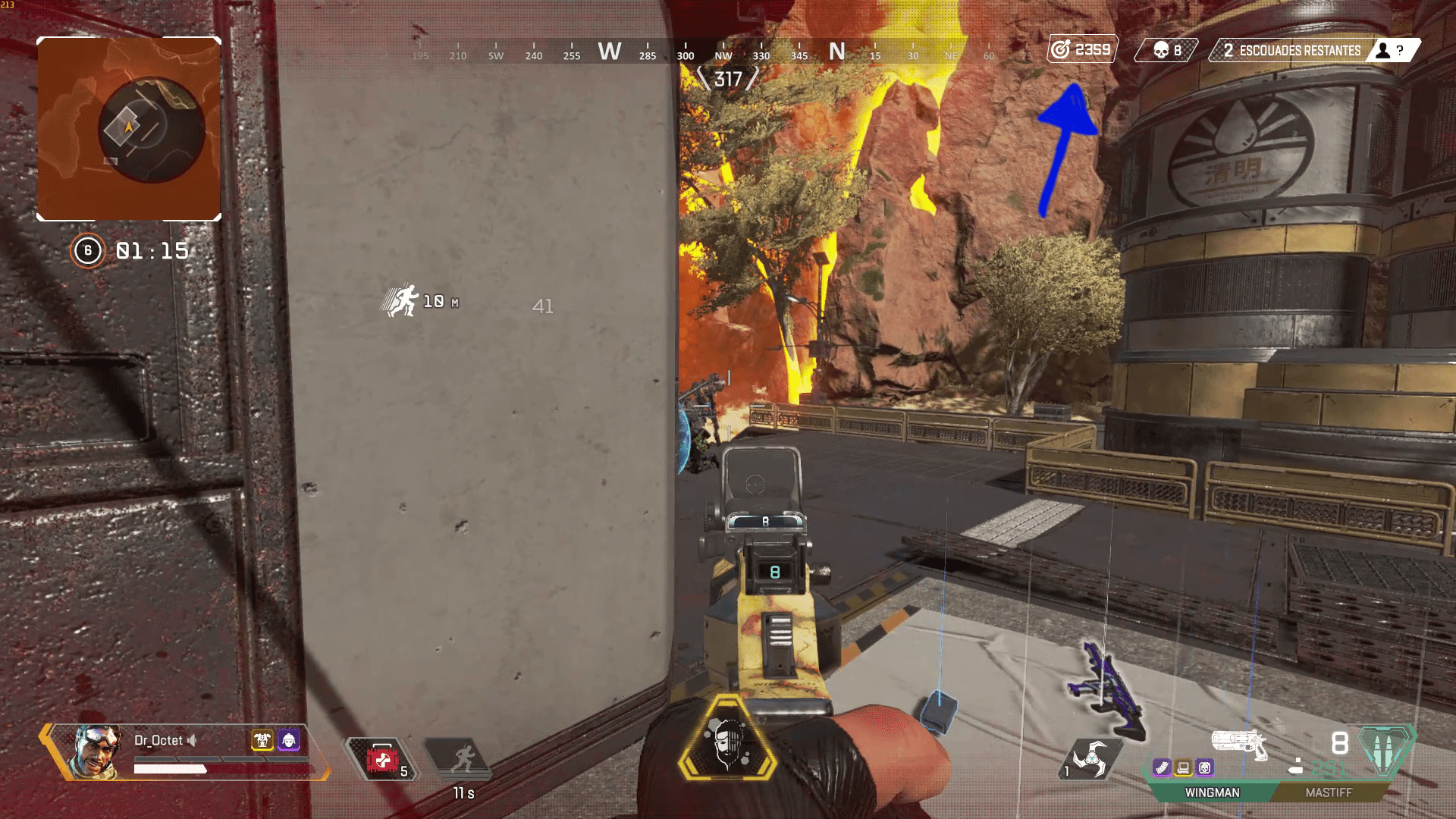Click the player question mark badge top right
The image size is (1456, 819).
(x=1392, y=52)
